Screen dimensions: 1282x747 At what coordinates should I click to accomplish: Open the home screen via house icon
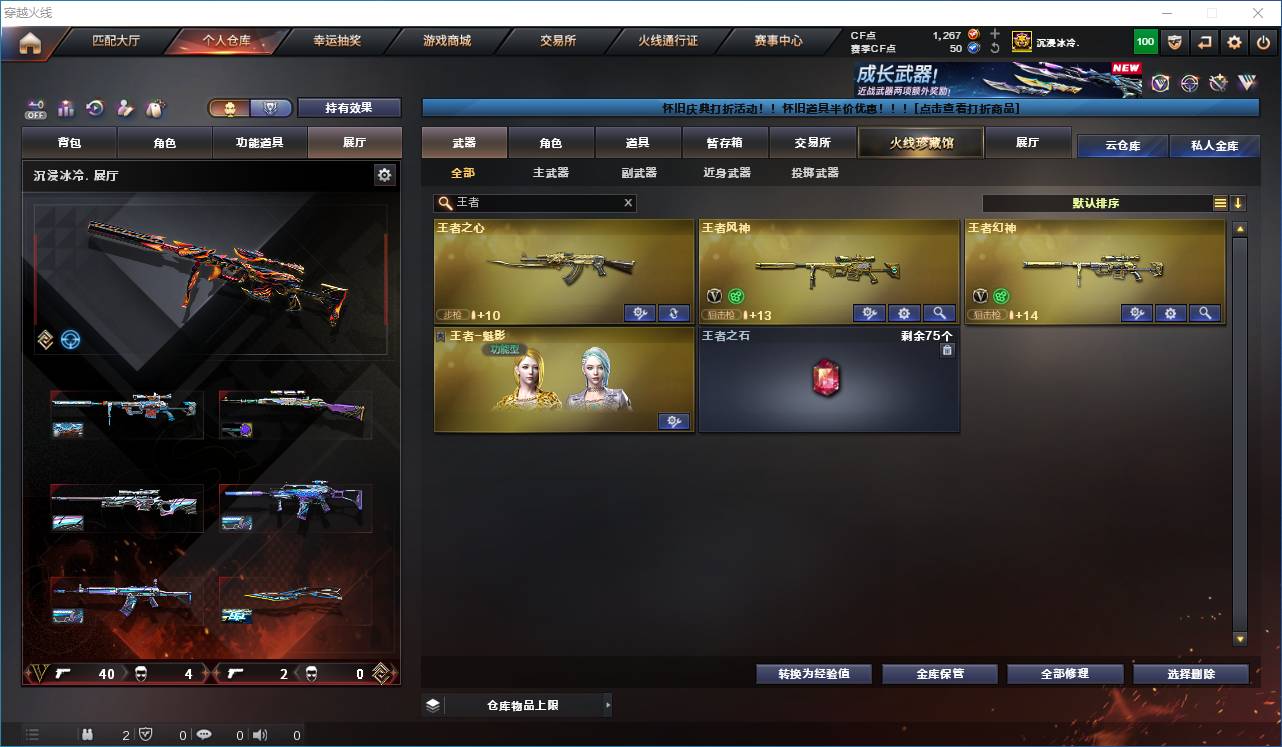[x=30, y=42]
